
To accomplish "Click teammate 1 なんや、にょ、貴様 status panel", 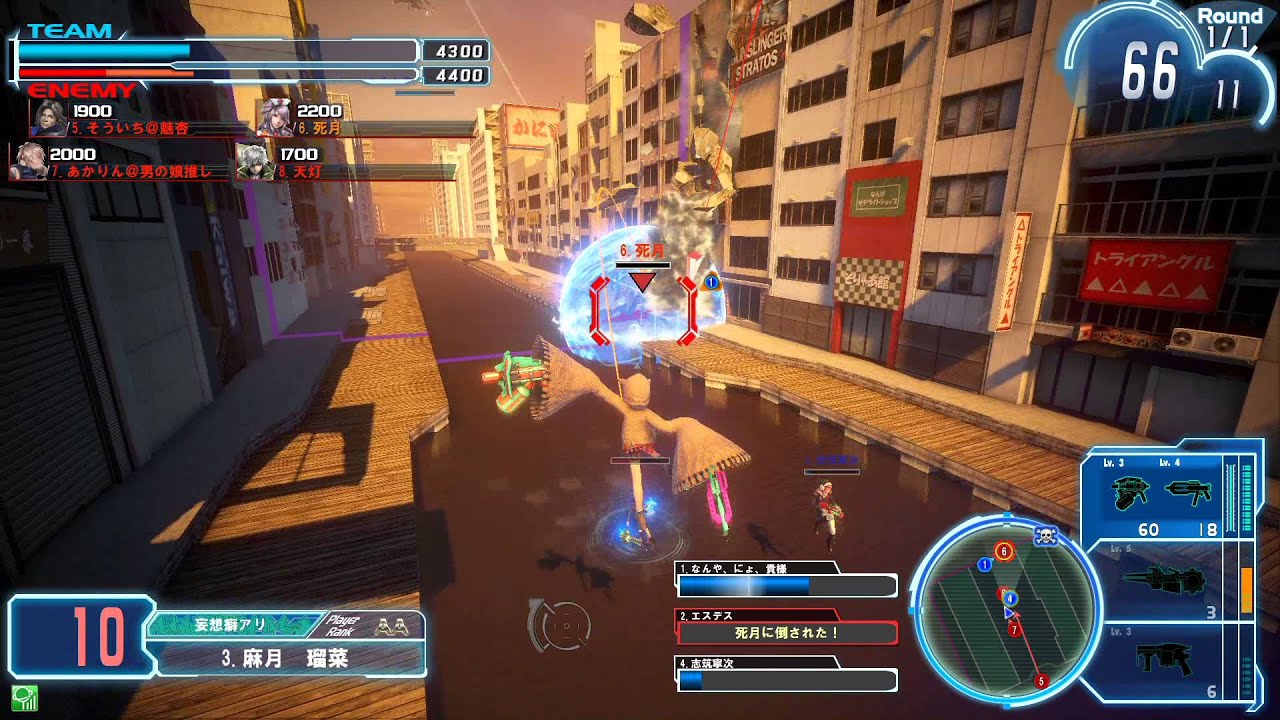I will coord(787,581).
